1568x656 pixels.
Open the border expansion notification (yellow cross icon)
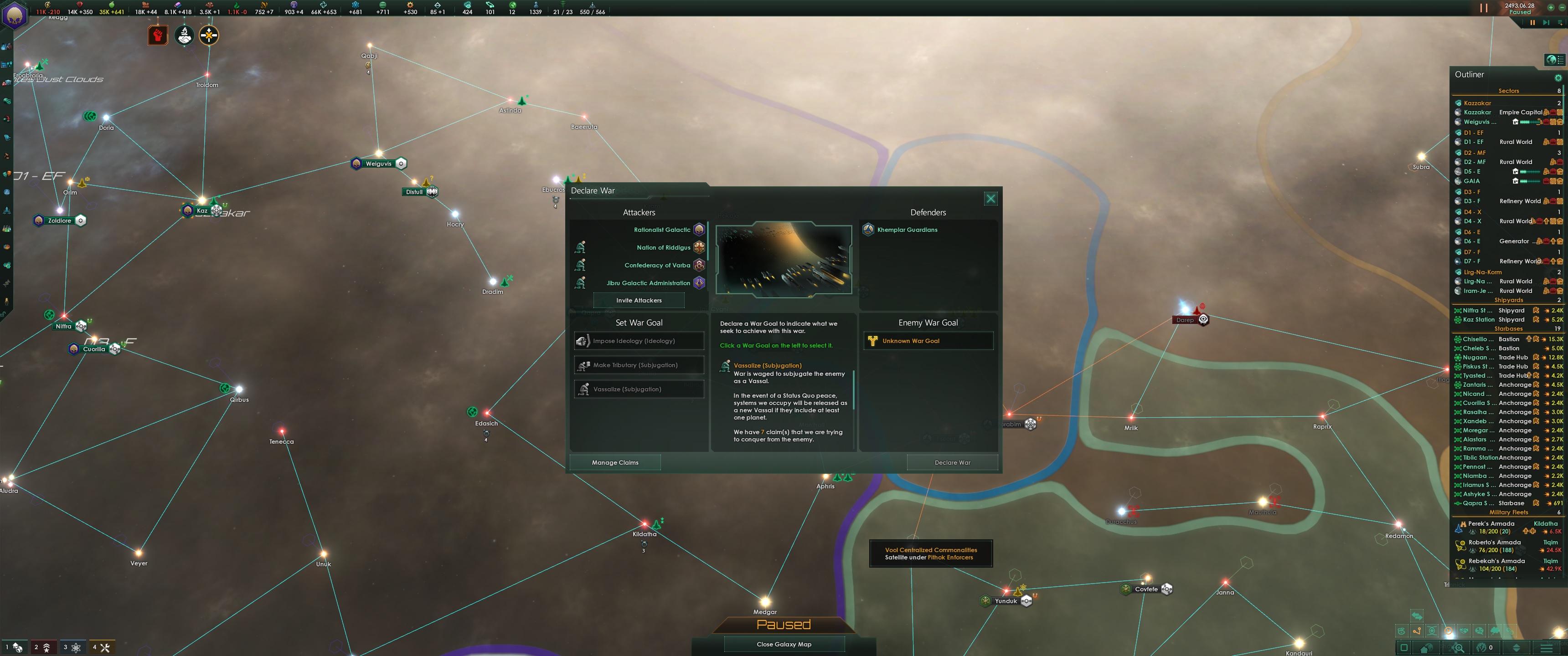(210, 35)
